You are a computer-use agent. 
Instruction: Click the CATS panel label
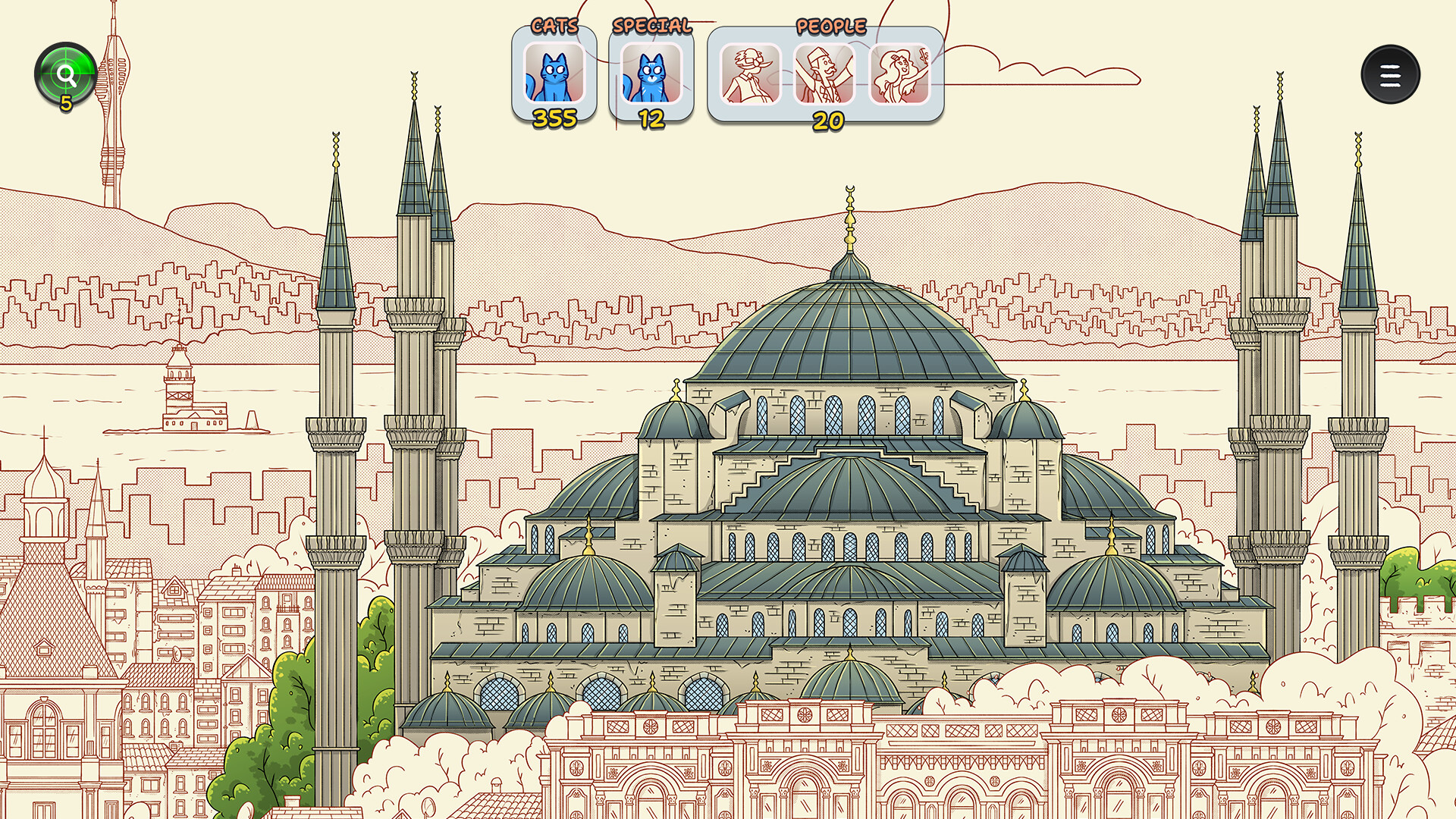click(556, 24)
